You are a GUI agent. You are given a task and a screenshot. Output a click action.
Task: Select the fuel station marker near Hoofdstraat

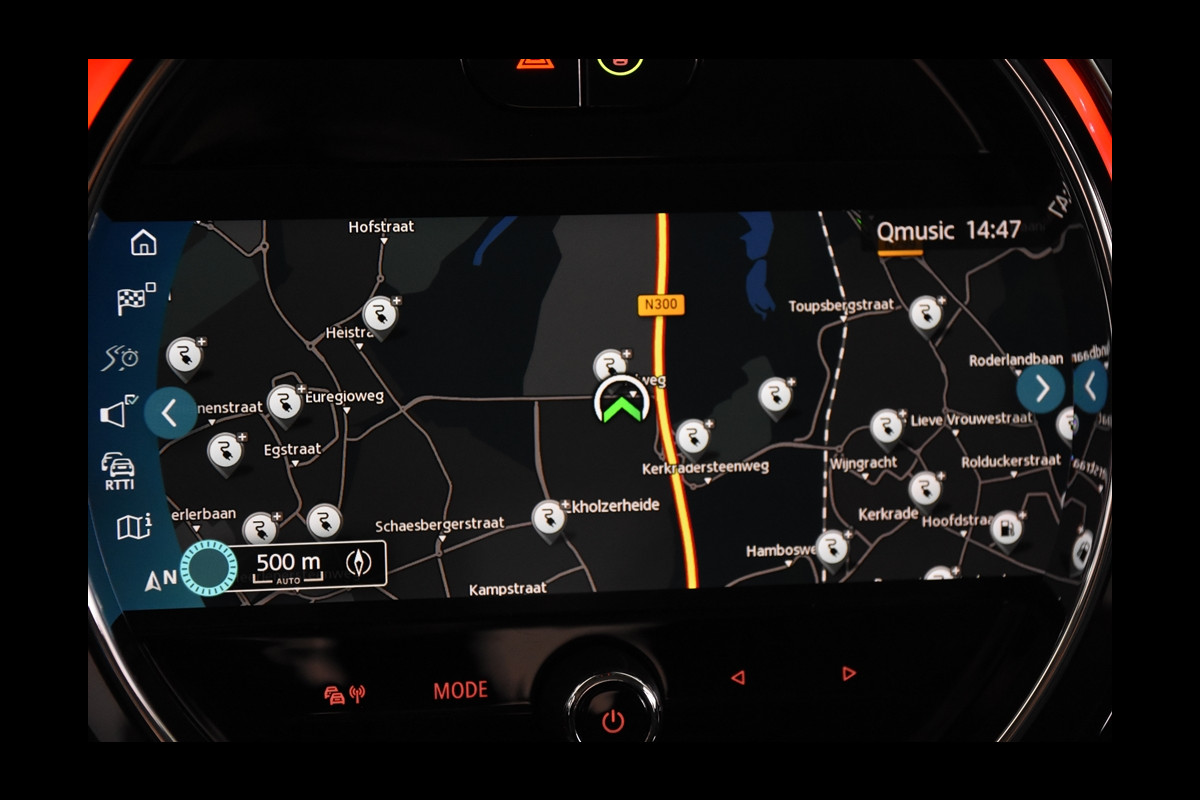(x=1006, y=528)
